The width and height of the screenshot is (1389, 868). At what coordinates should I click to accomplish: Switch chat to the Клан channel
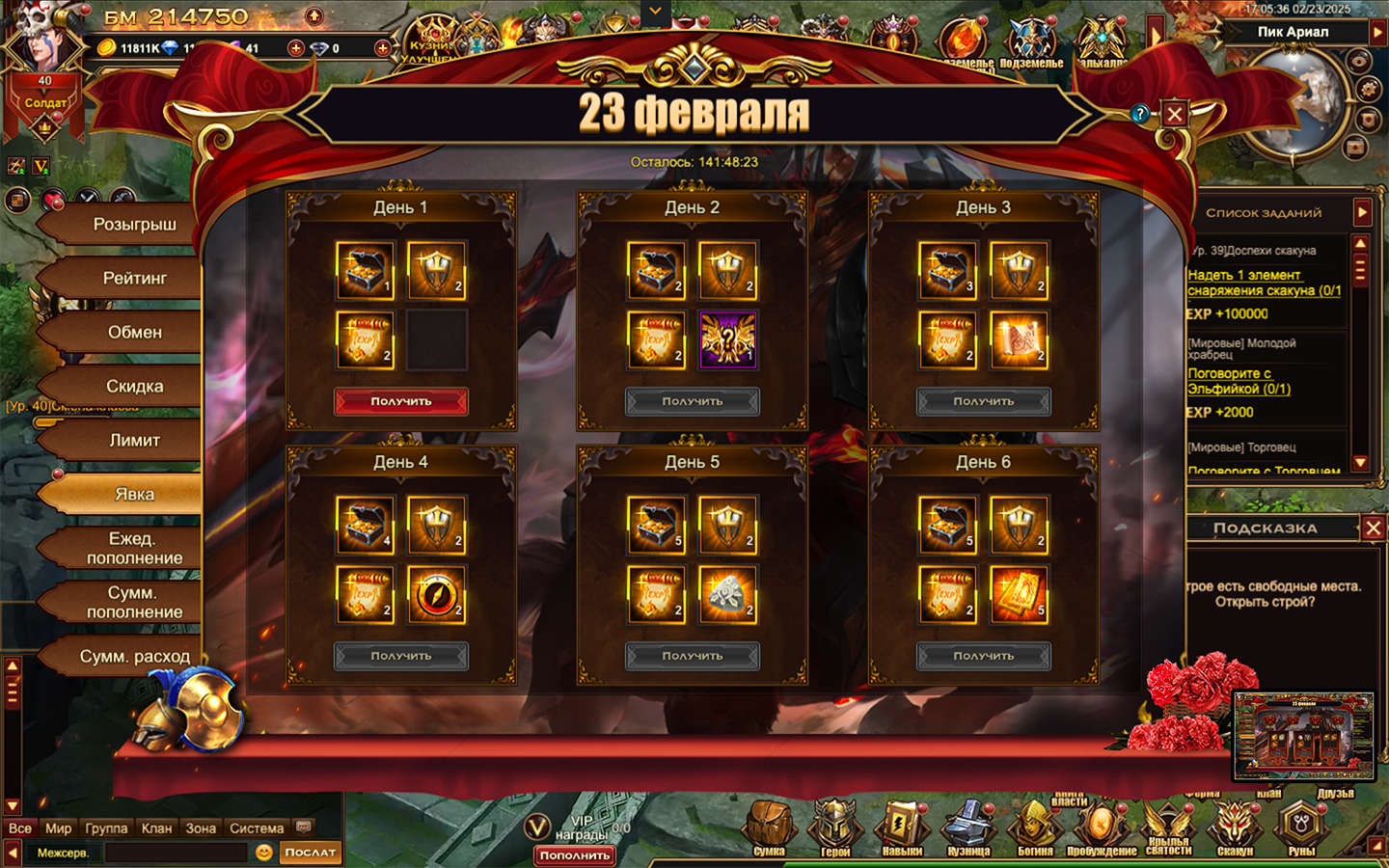(x=156, y=828)
